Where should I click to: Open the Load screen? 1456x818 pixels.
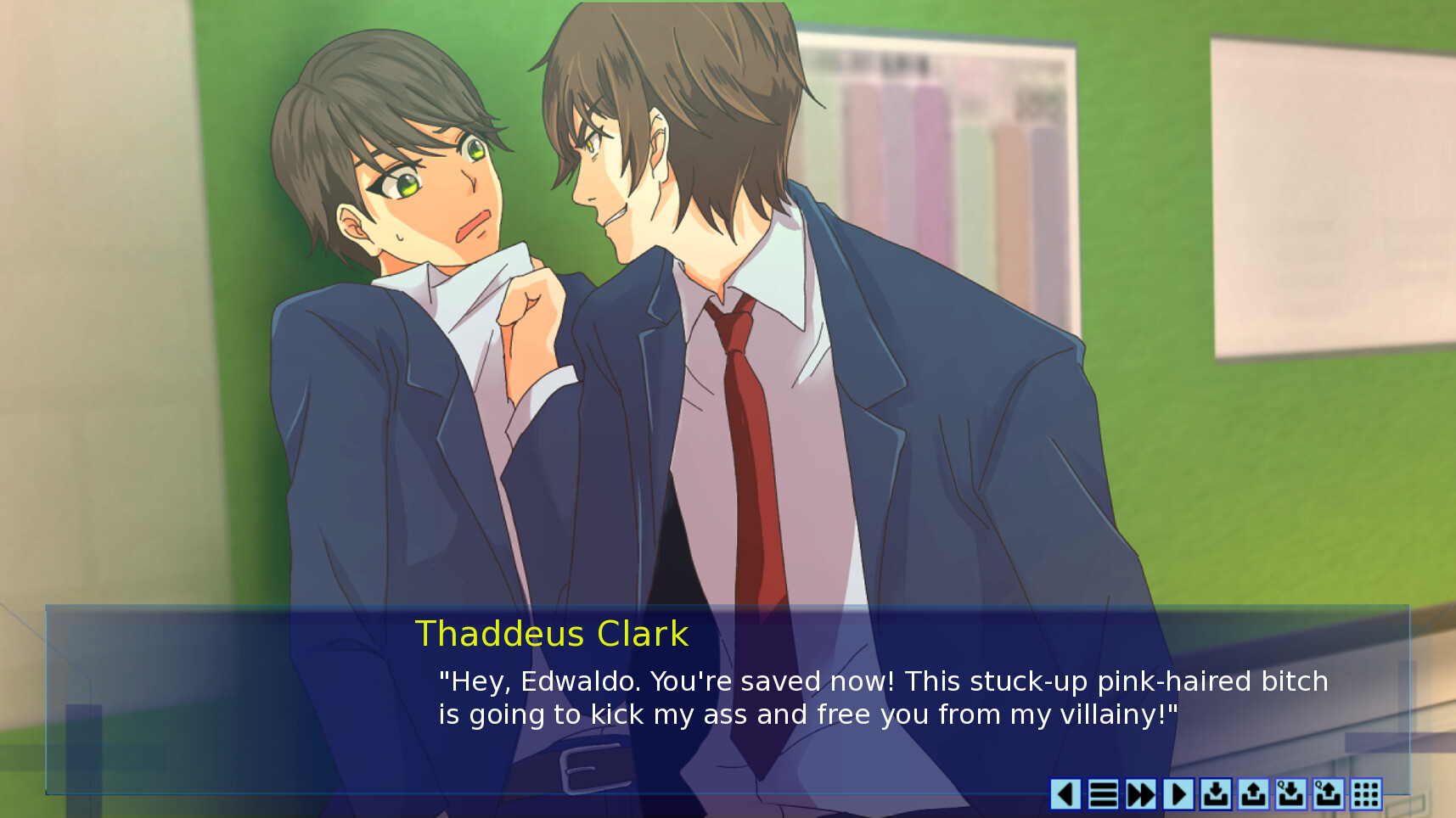1253,795
